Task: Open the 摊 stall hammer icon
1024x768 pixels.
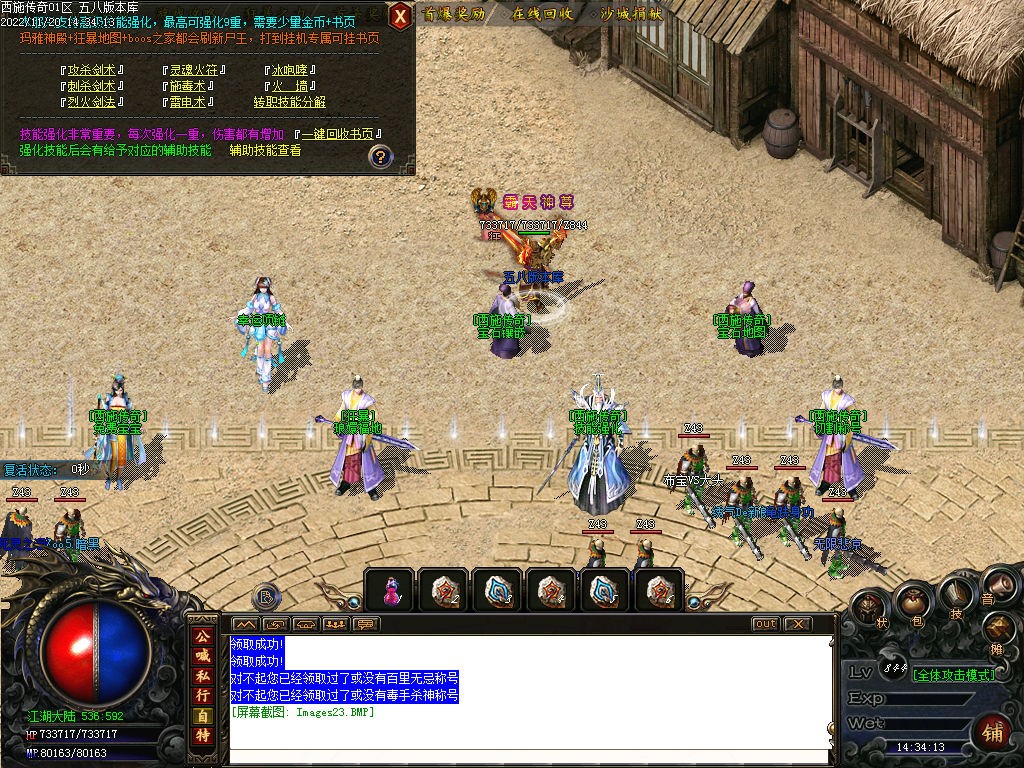Action: [x=998, y=630]
